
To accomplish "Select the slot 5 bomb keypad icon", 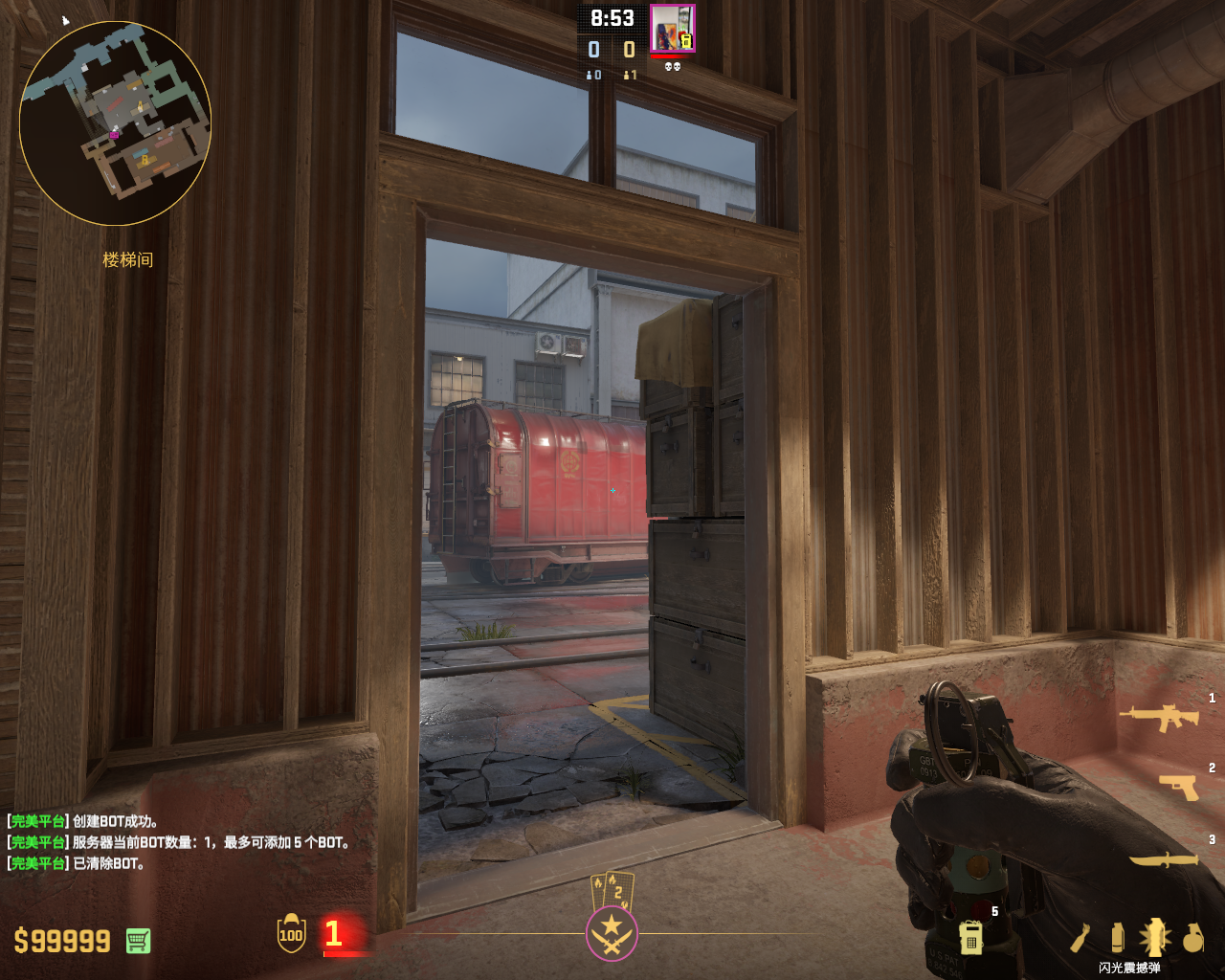I will click(x=970, y=937).
